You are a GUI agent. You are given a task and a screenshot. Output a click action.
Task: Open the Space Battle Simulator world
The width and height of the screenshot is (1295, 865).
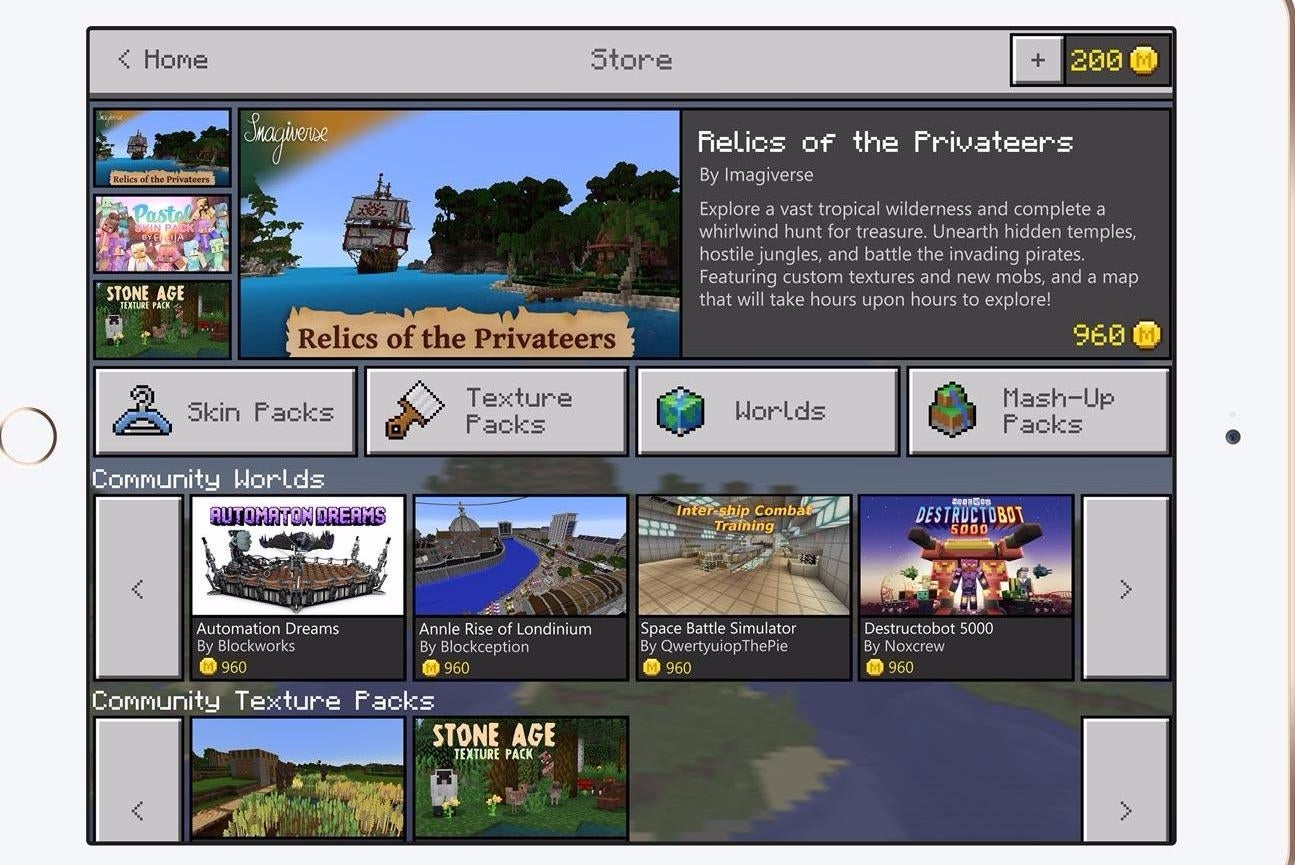coord(743,557)
